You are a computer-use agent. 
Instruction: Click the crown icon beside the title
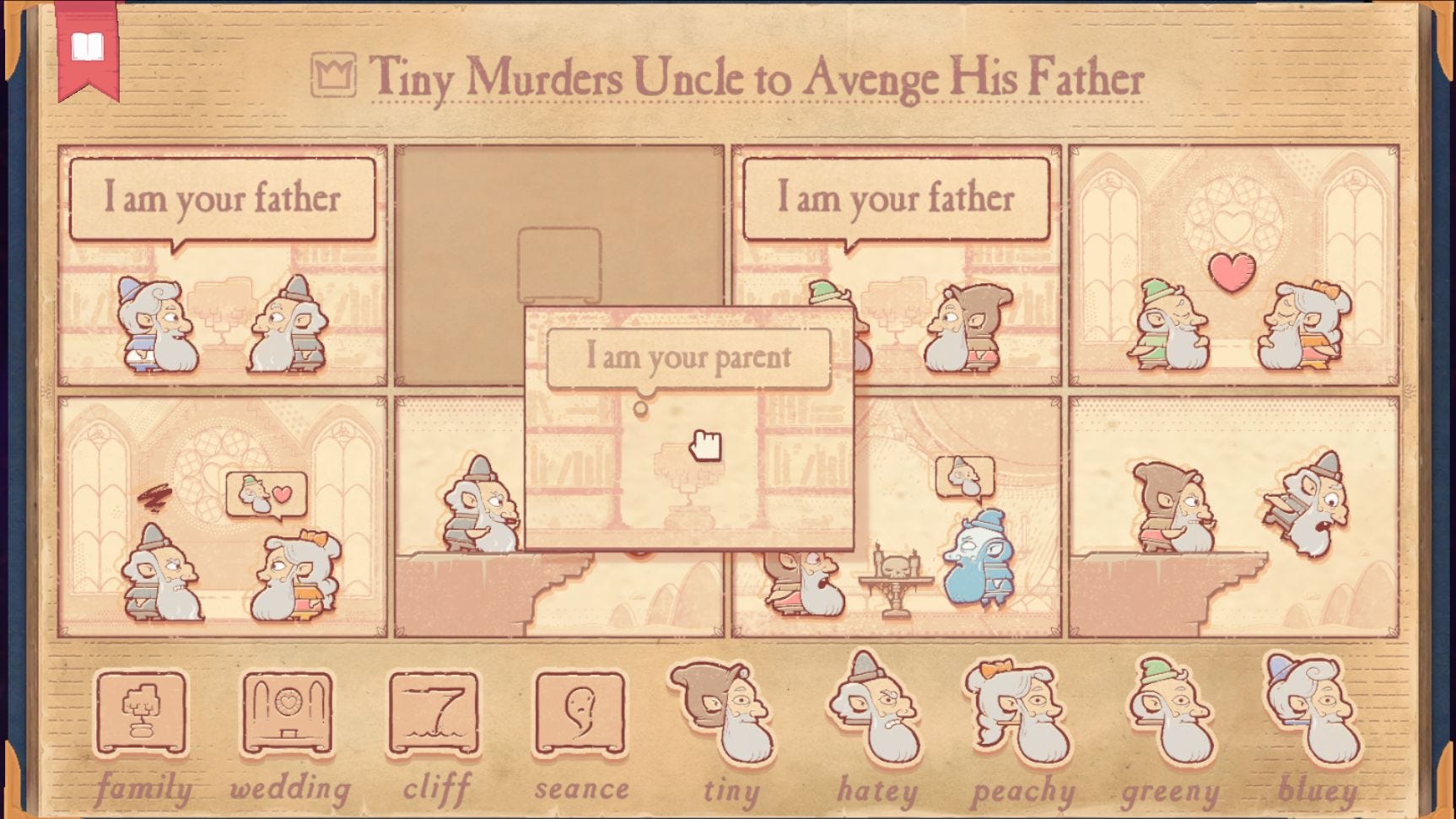pyautogui.click(x=334, y=76)
